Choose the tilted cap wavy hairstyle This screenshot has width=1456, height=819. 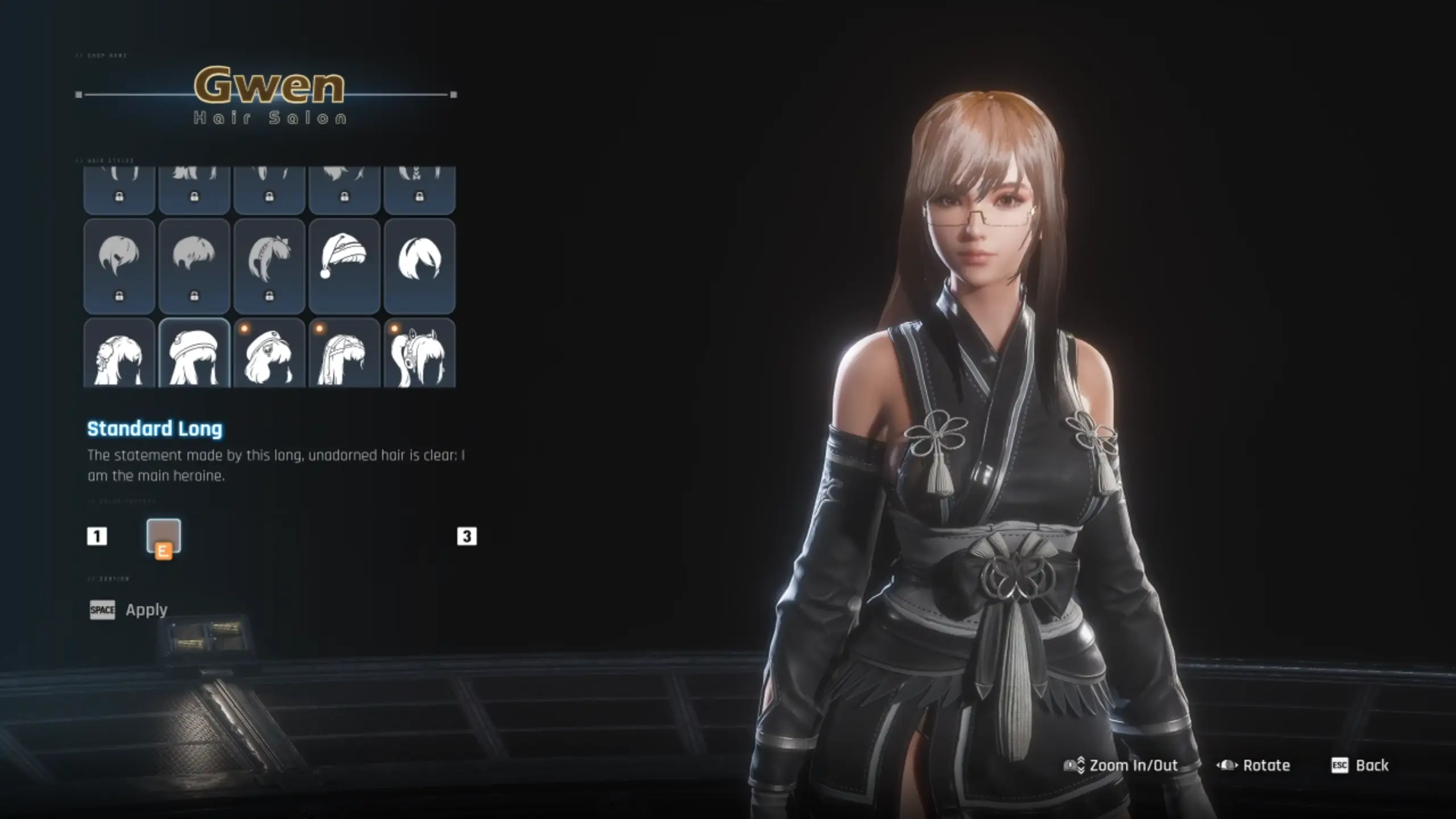click(269, 353)
